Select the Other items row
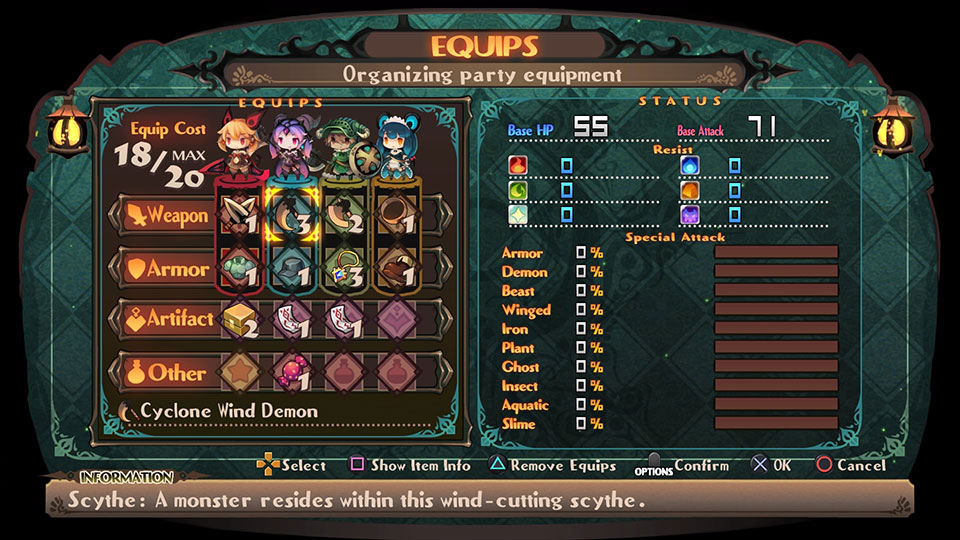The height and width of the screenshot is (540, 960). click(166, 372)
